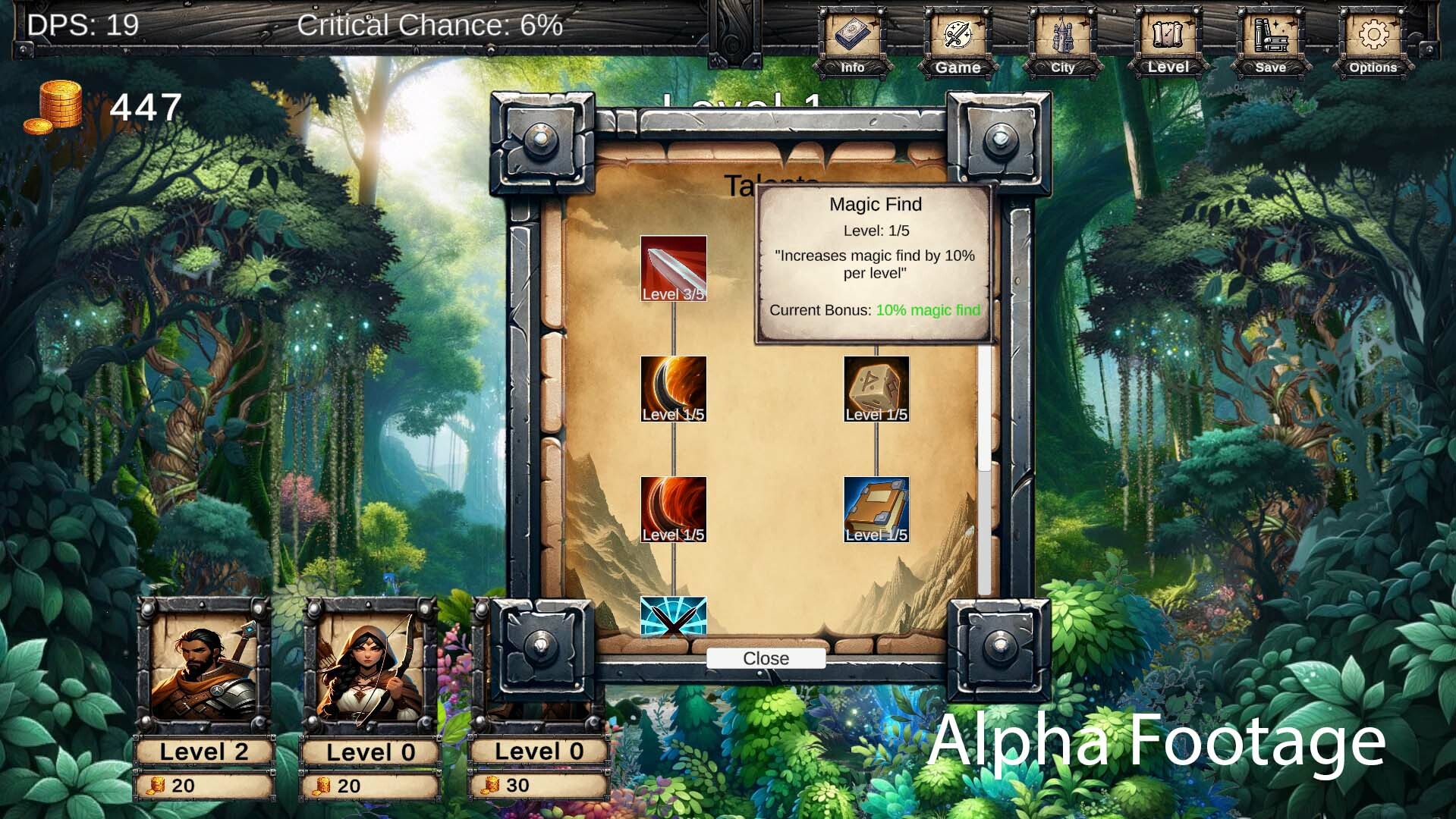
Task: Close the Talents window
Action: click(x=765, y=658)
